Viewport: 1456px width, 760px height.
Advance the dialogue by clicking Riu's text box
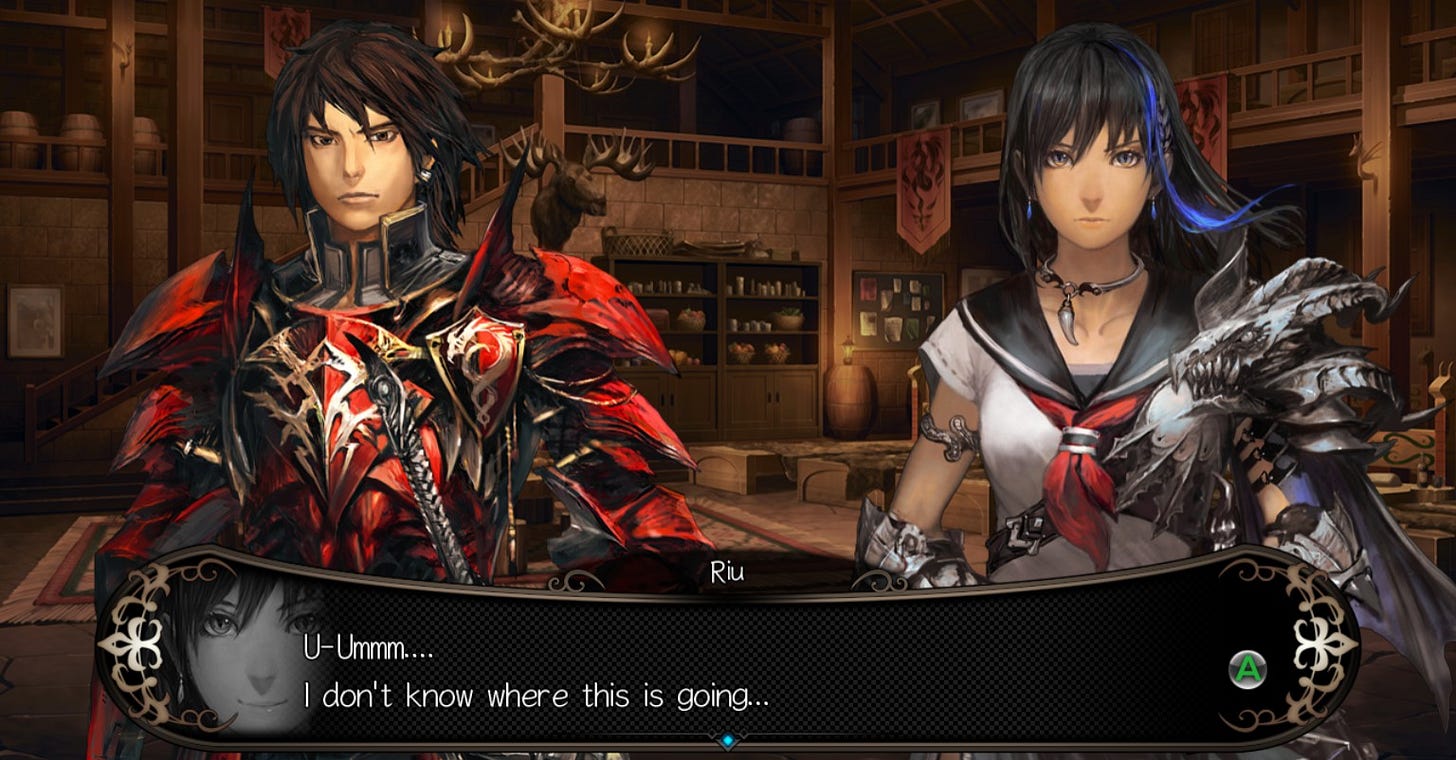tap(727, 668)
